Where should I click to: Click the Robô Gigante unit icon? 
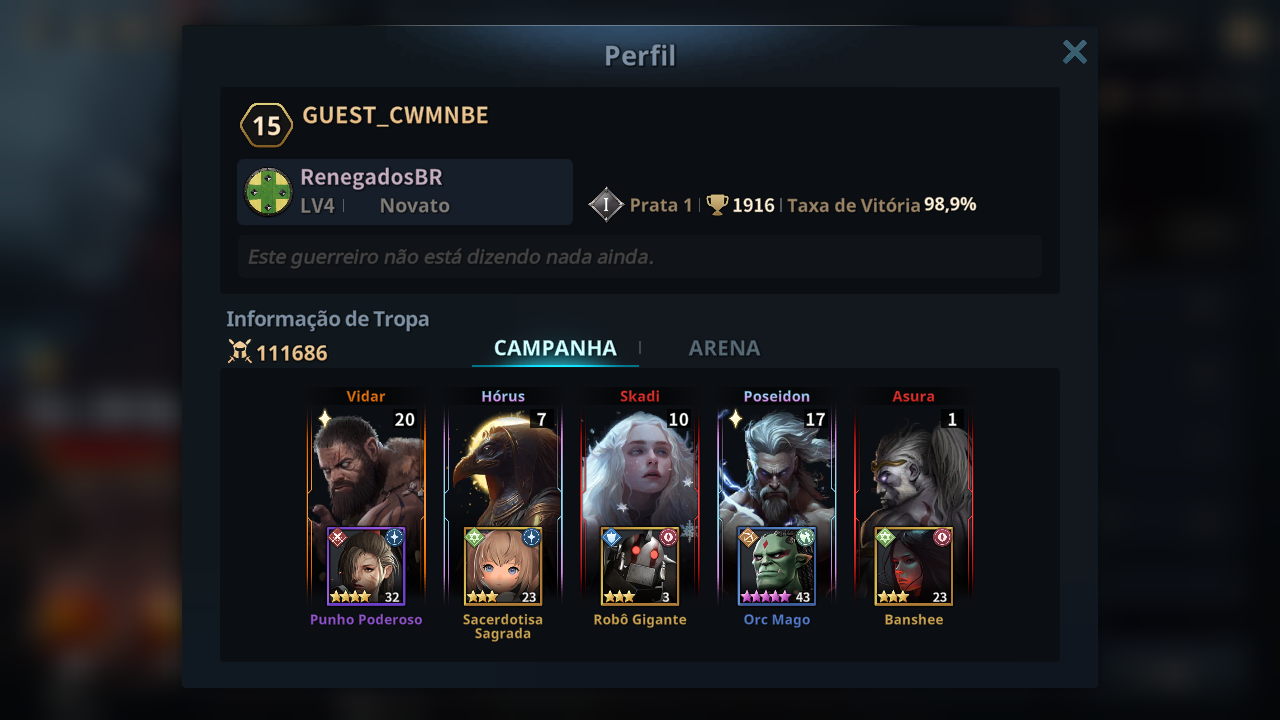pyautogui.click(x=639, y=566)
